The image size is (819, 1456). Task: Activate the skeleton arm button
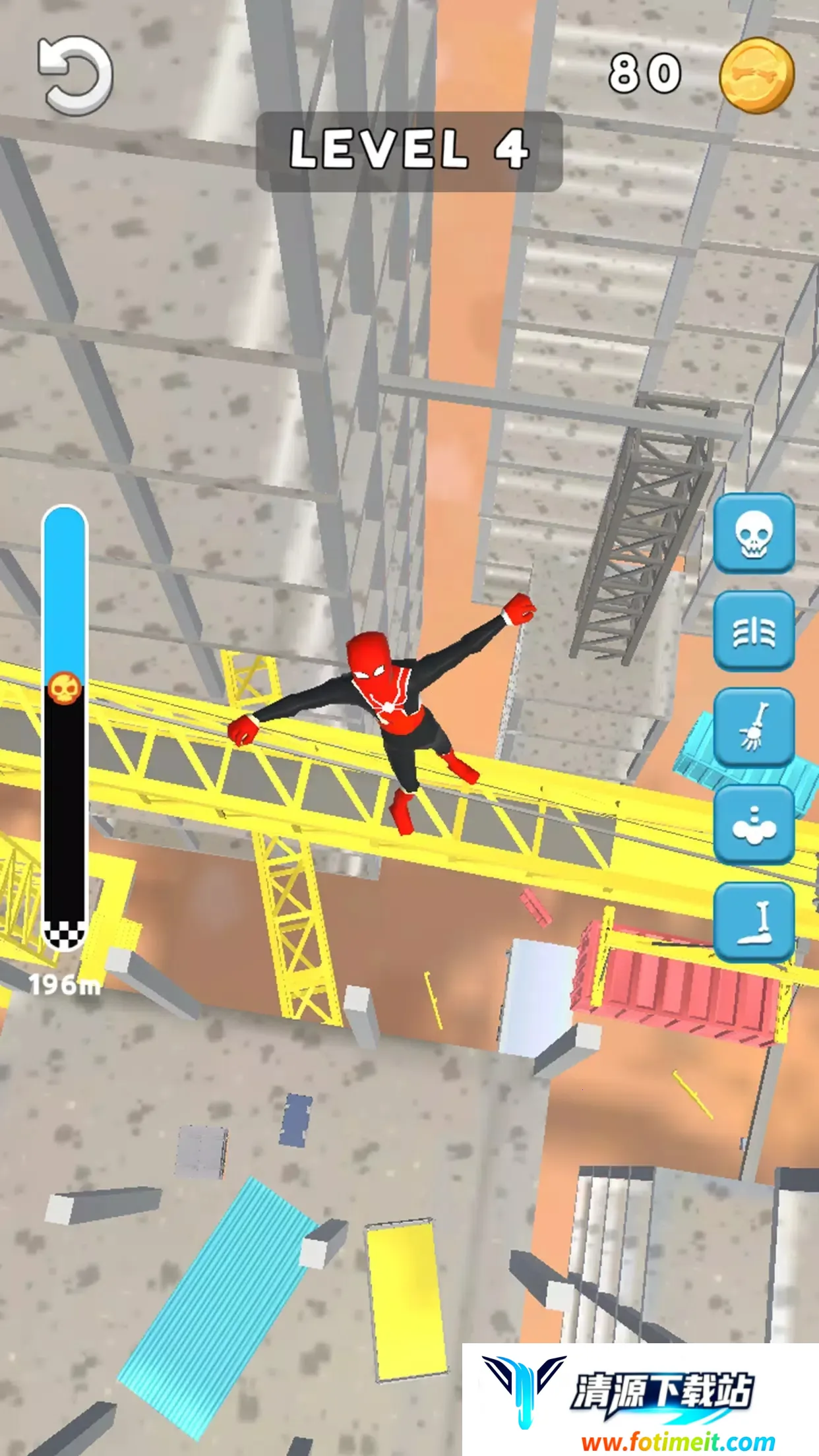click(x=754, y=727)
